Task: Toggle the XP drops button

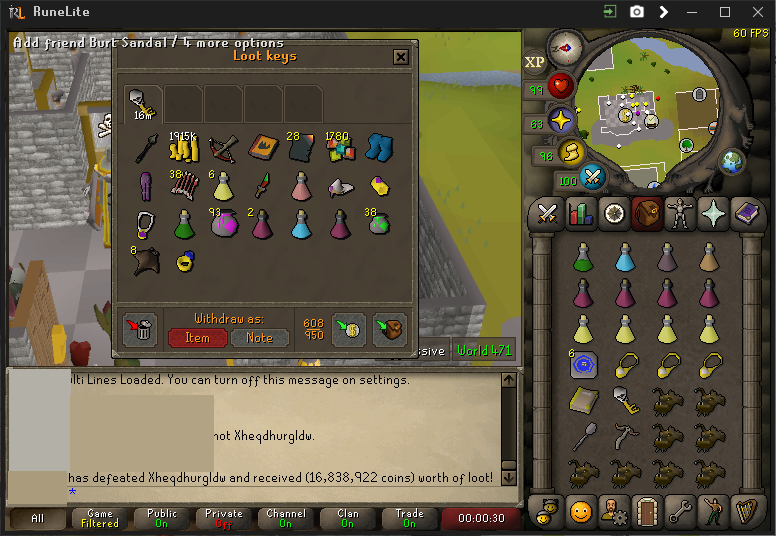Action: coord(535,62)
